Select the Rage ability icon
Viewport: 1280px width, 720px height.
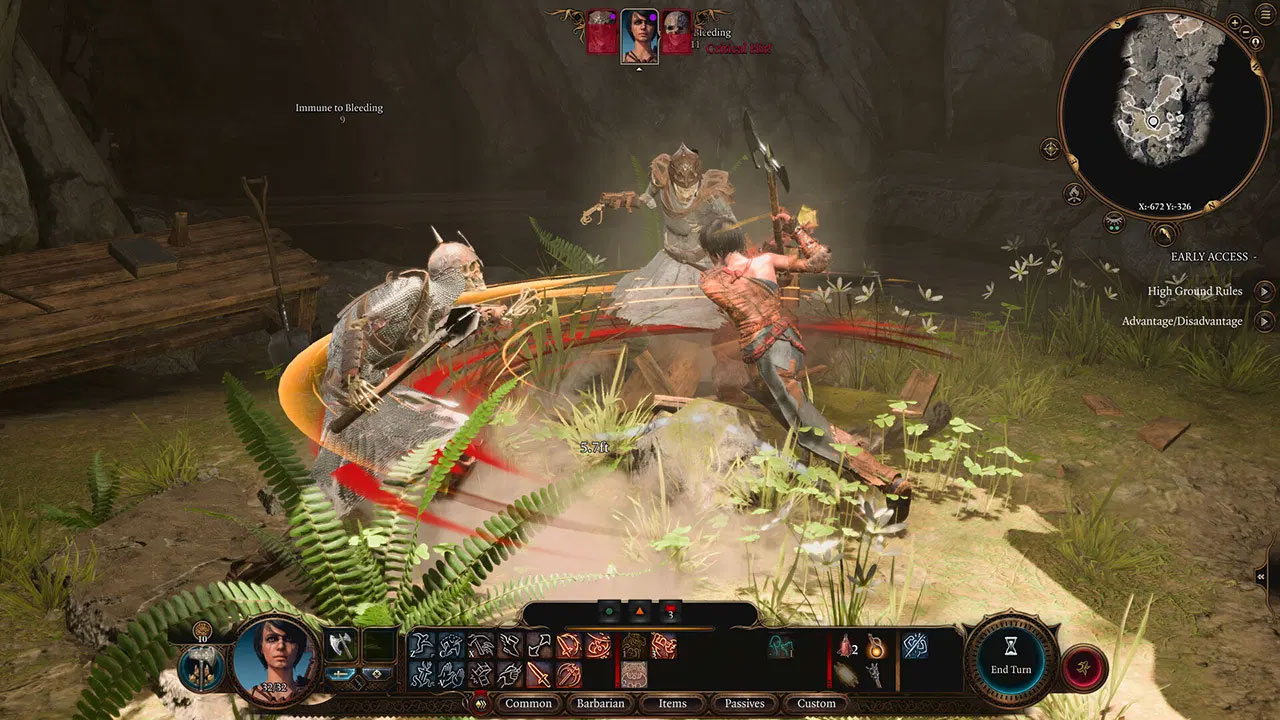[664, 645]
